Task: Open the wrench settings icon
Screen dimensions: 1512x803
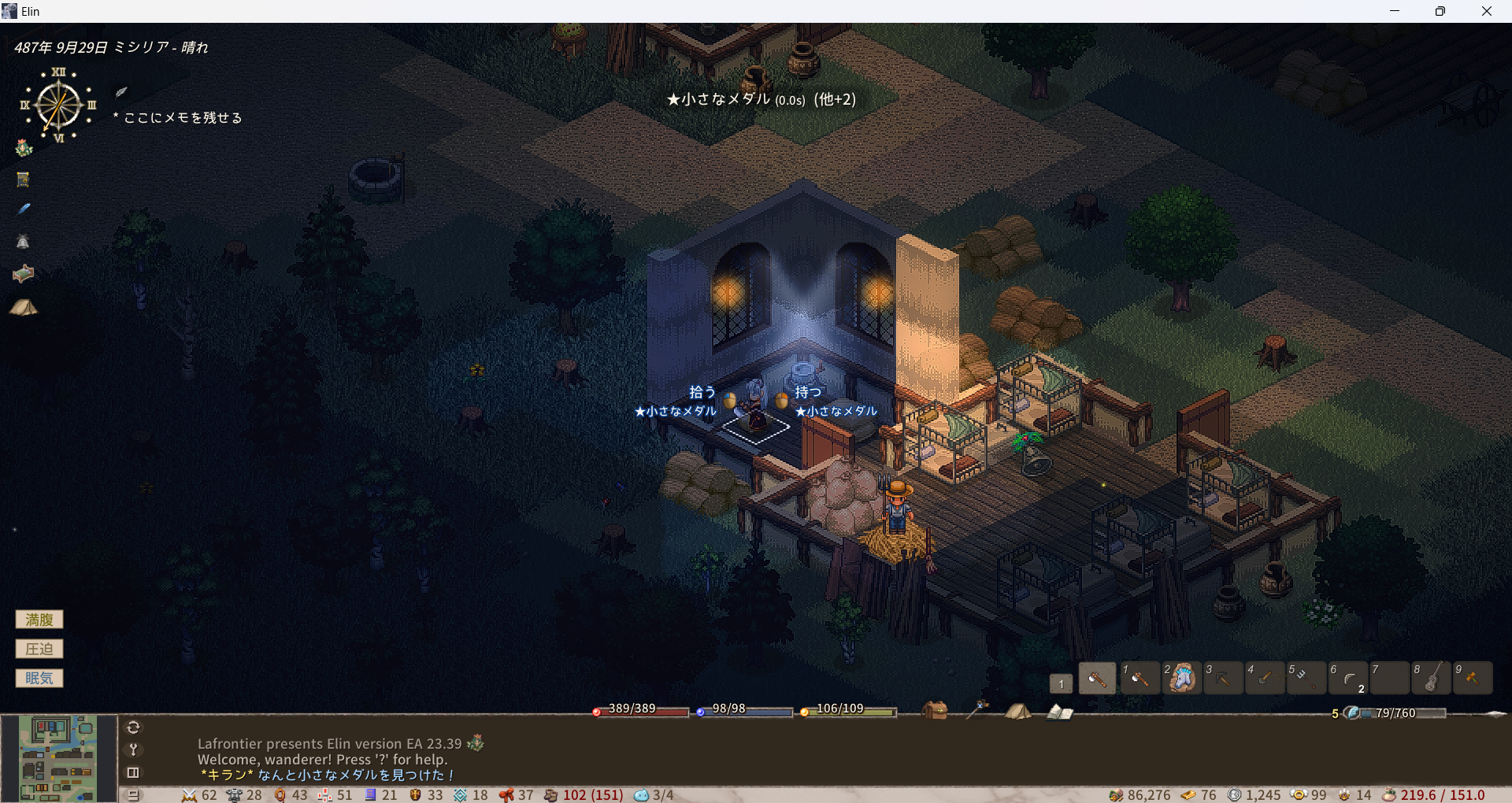Action: 133,749
